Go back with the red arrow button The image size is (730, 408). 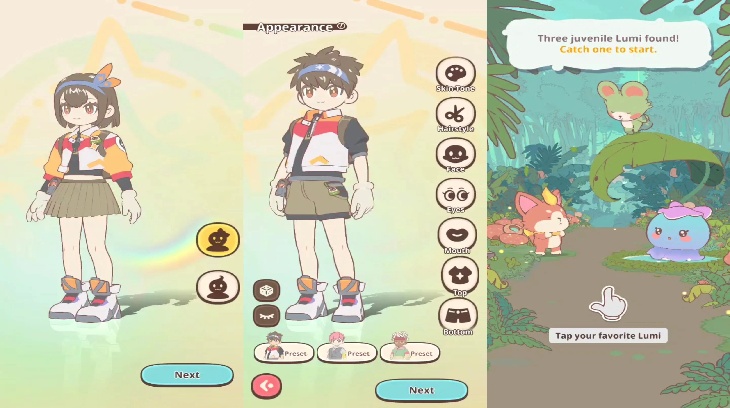(267, 385)
